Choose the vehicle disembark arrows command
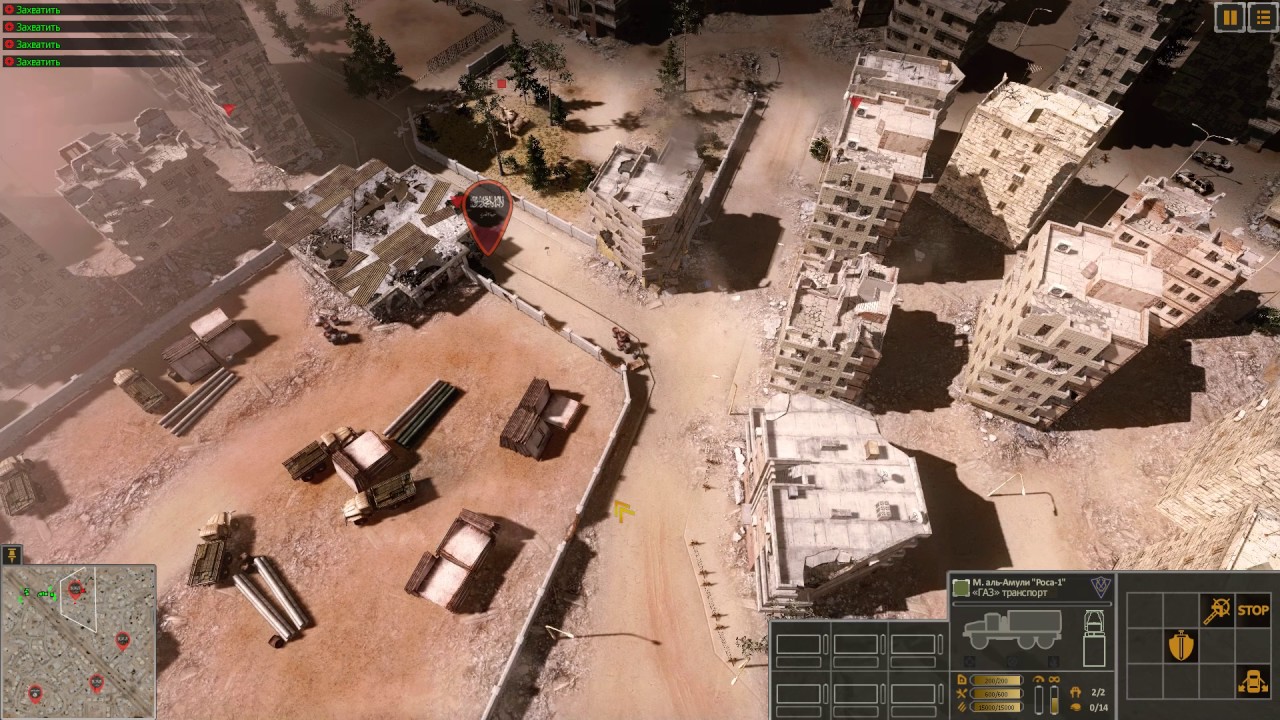 1252,682
